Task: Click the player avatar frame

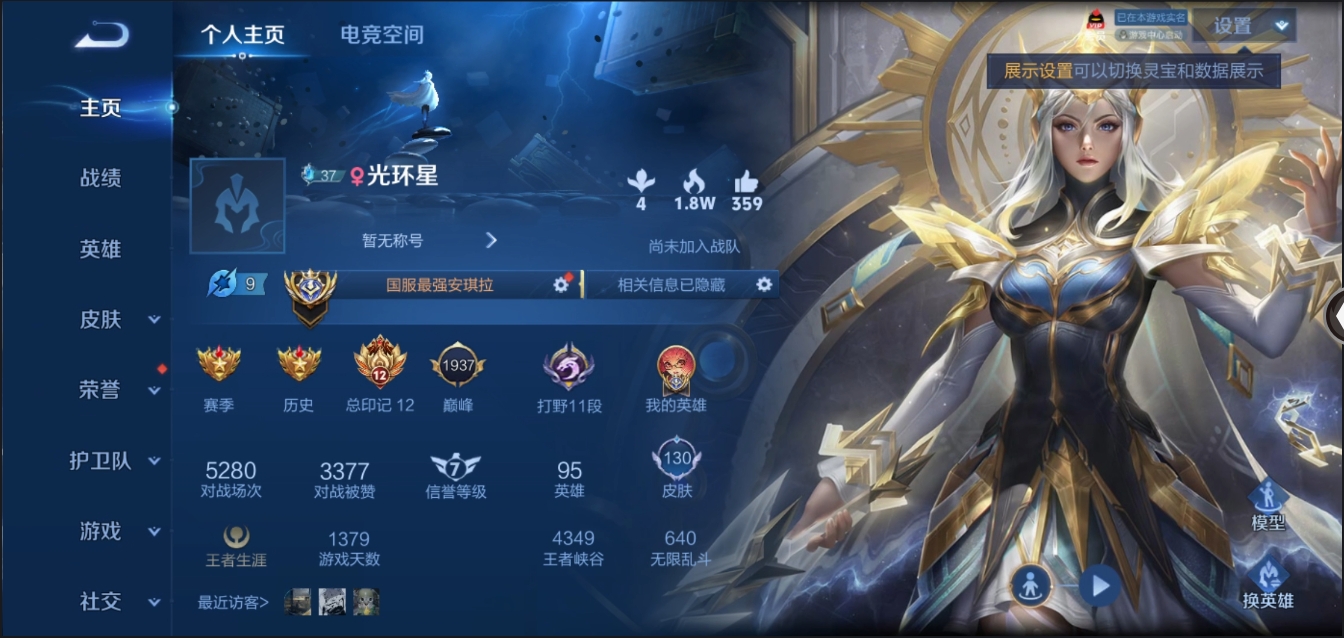Action: point(237,205)
